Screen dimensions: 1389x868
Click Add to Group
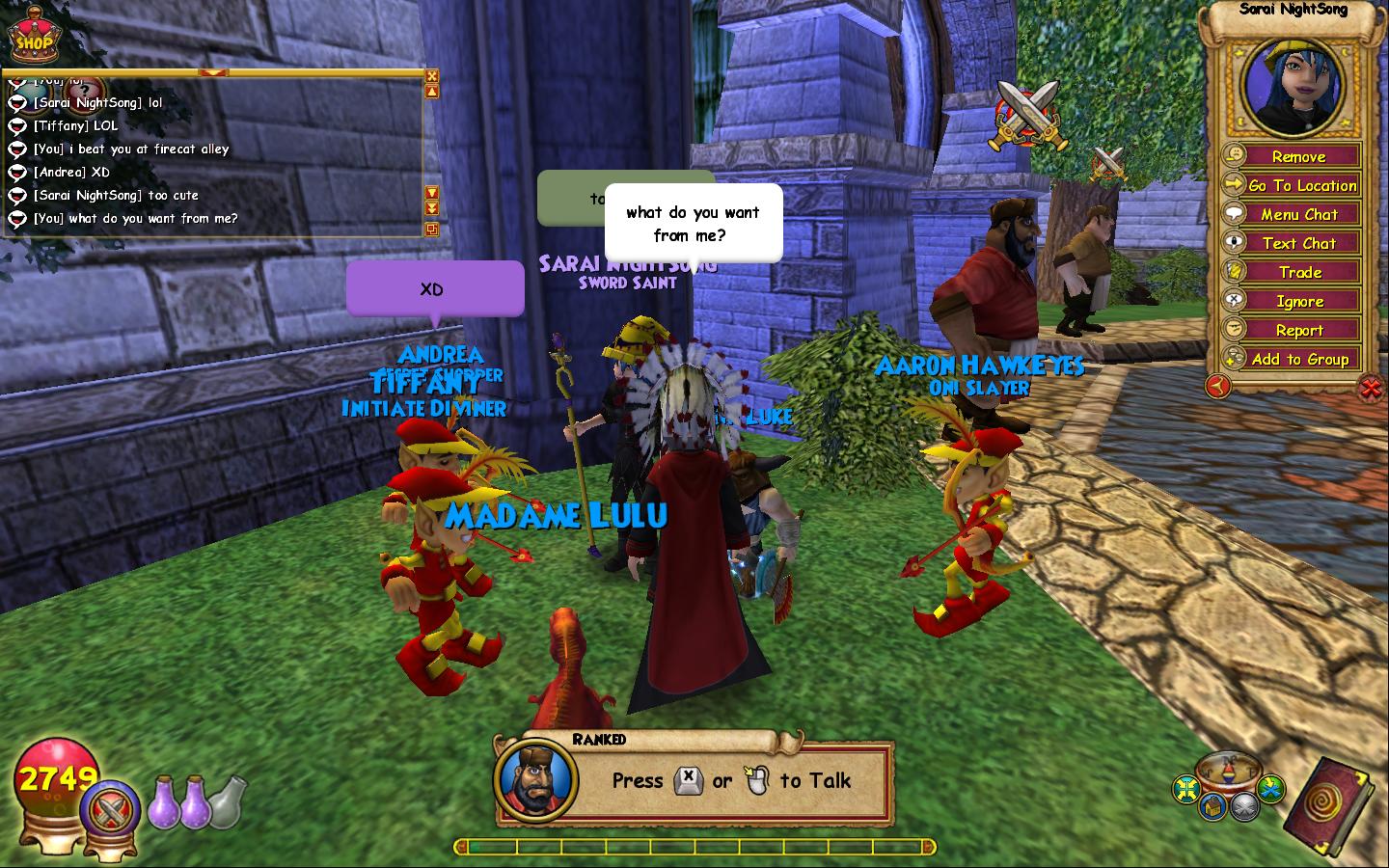click(1299, 359)
